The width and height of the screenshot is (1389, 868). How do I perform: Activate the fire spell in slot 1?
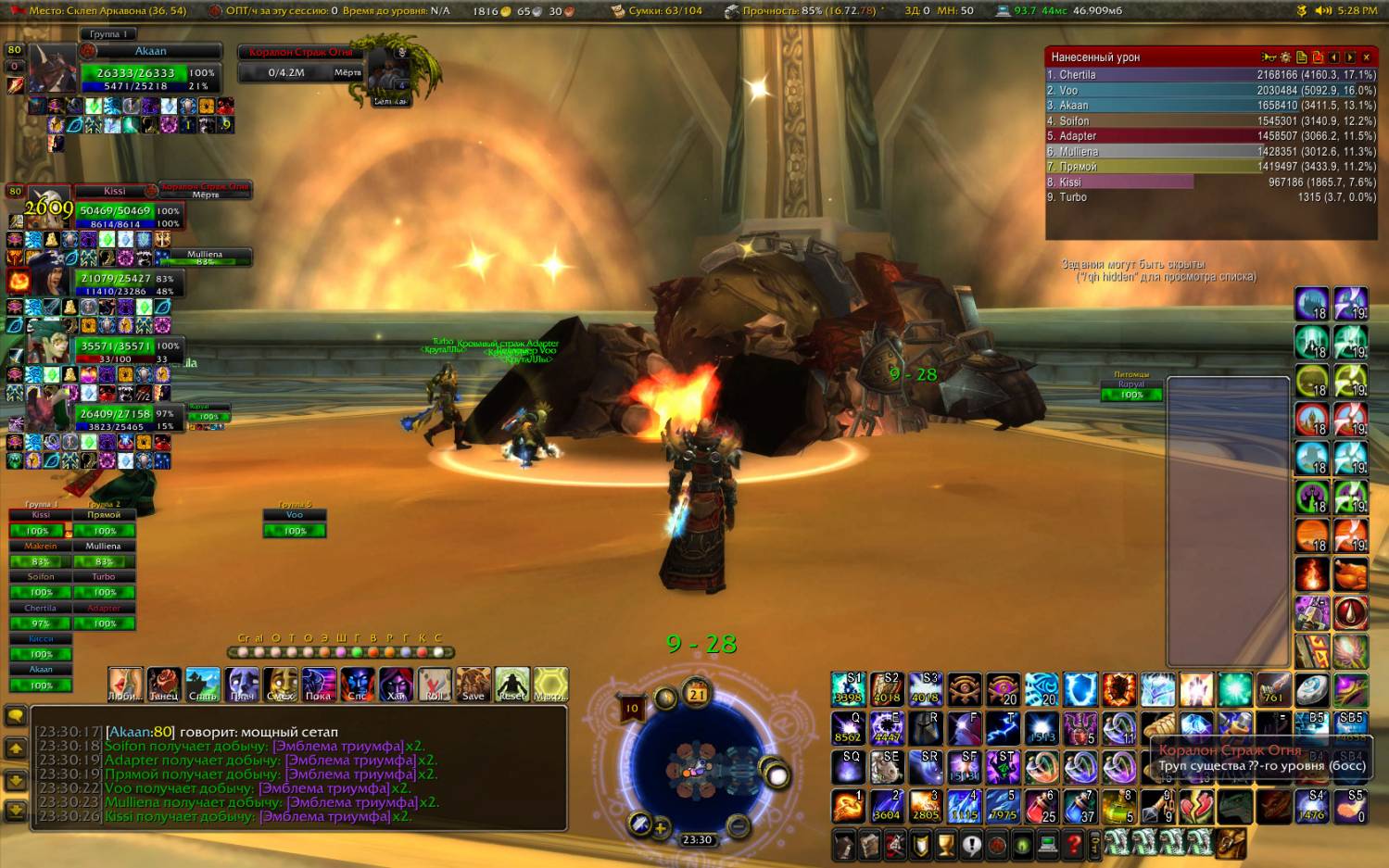pyautogui.click(x=848, y=806)
